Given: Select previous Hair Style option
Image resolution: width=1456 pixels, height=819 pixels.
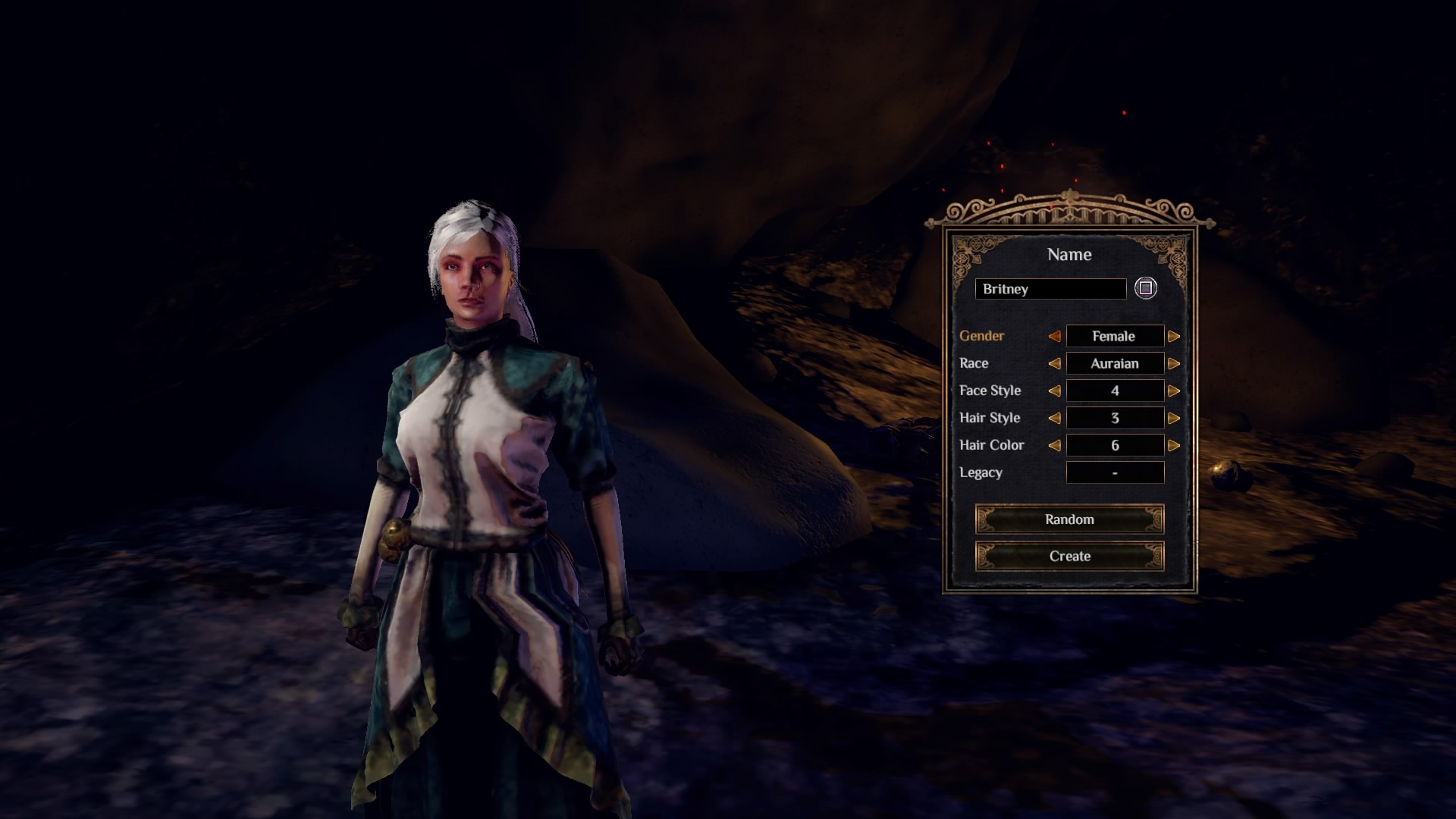Looking at the screenshot, I should point(1054,418).
